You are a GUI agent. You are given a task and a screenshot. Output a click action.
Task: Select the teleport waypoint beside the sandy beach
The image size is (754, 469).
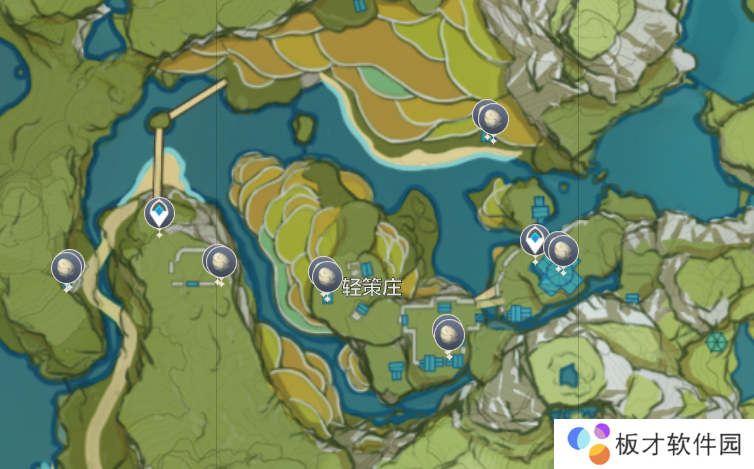tap(158, 213)
